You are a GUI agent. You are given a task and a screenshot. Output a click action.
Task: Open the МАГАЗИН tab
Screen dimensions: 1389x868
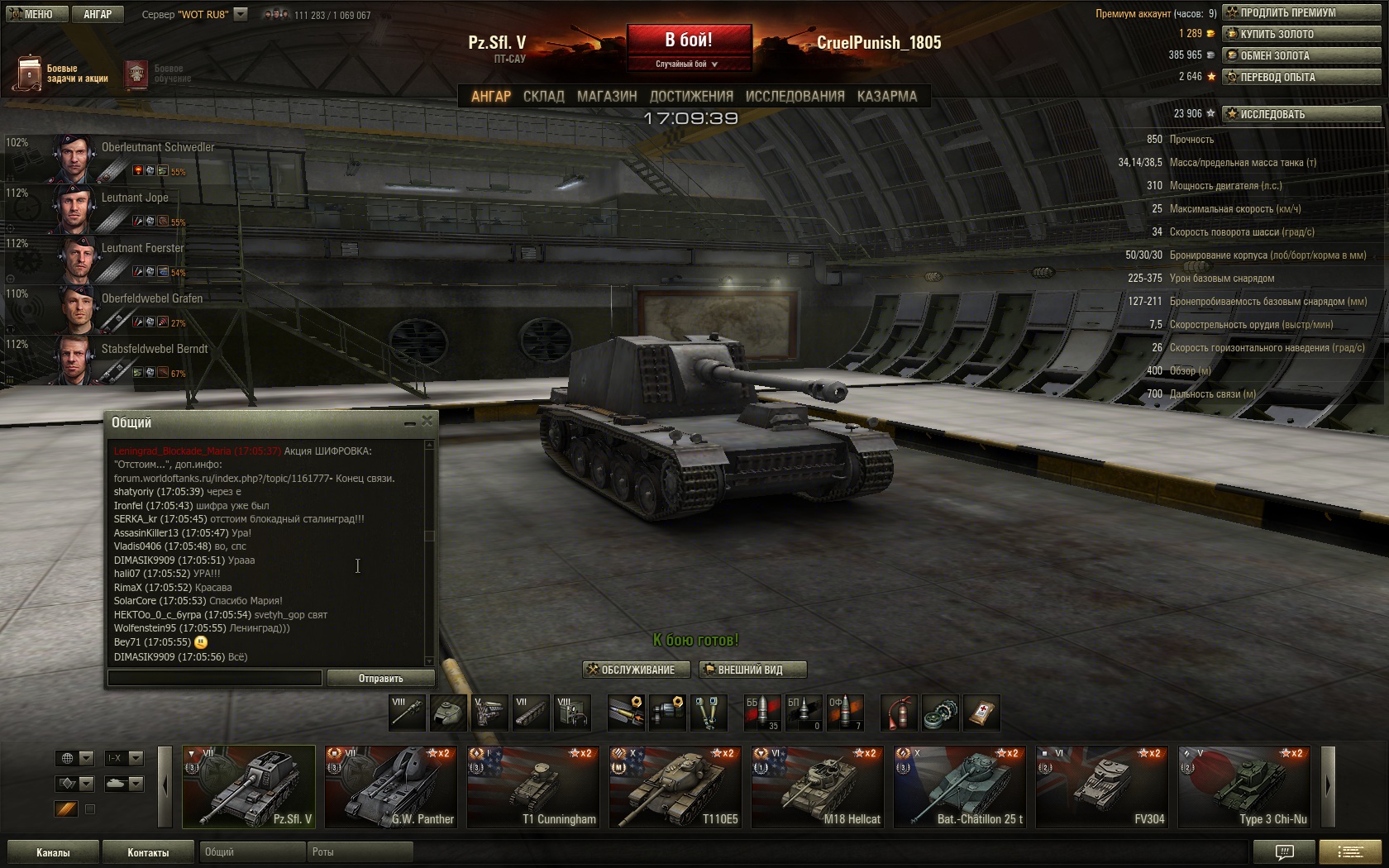607,97
